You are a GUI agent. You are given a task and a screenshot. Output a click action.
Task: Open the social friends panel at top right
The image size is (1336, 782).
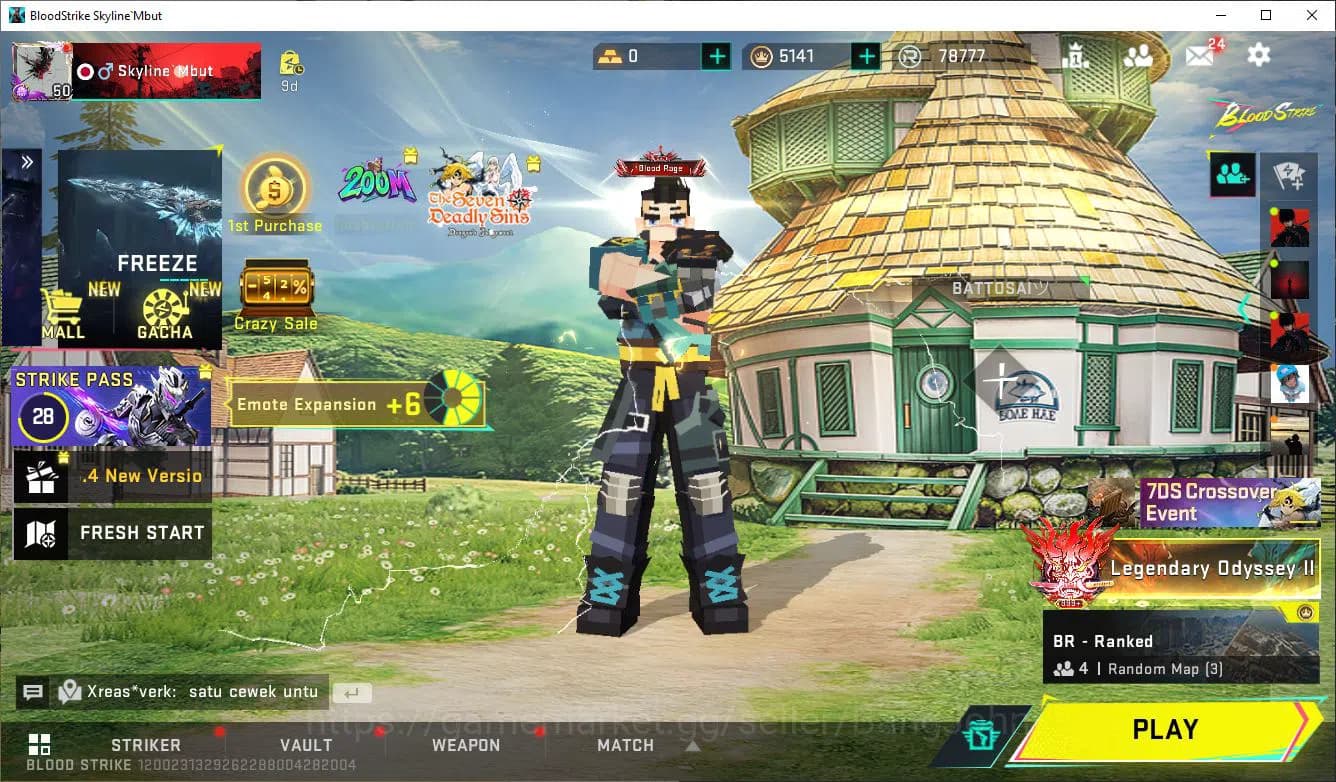[x=1140, y=56]
